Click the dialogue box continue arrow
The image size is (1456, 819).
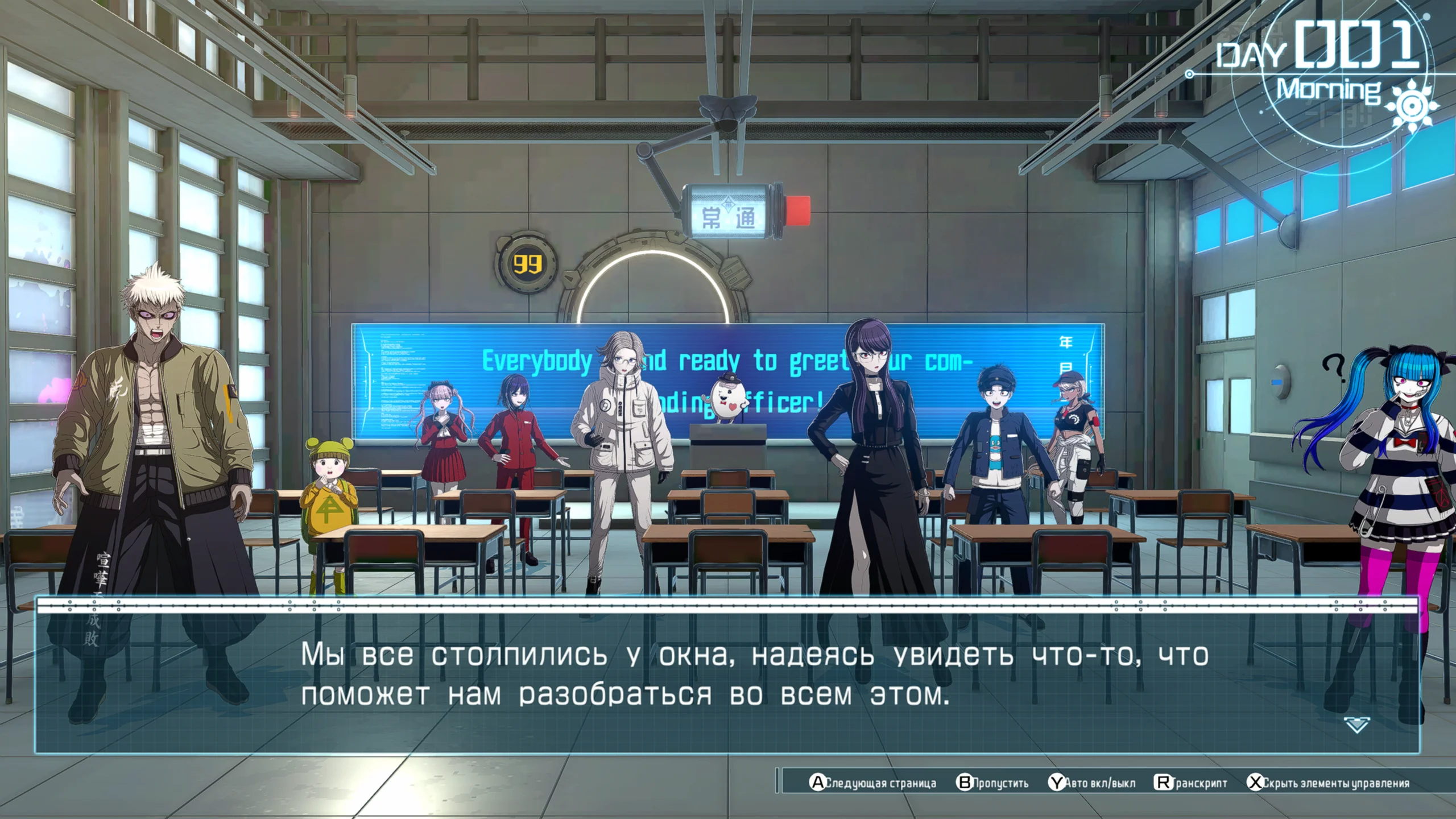1356,725
